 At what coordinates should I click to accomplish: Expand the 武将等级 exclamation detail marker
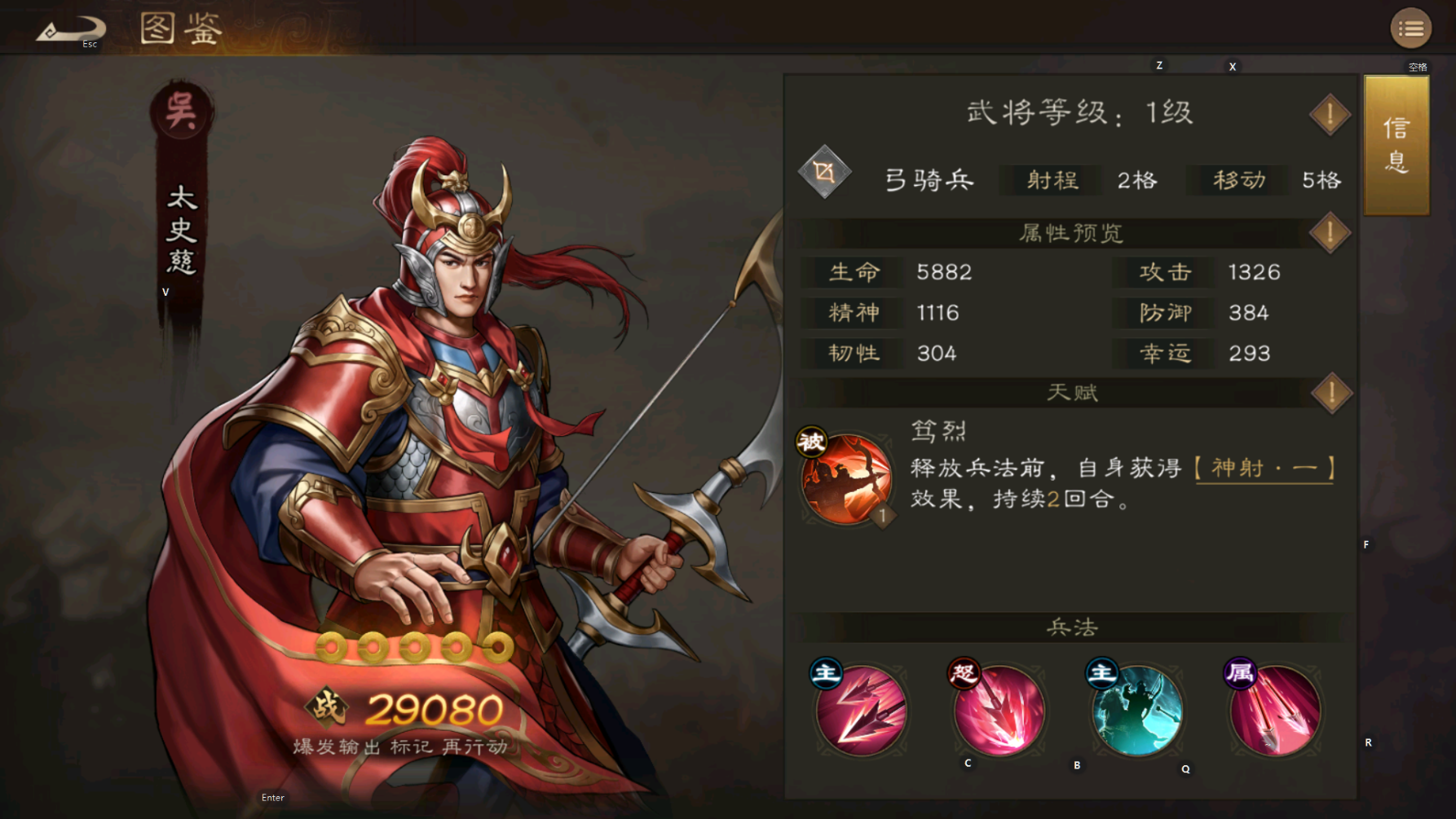tap(1329, 114)
